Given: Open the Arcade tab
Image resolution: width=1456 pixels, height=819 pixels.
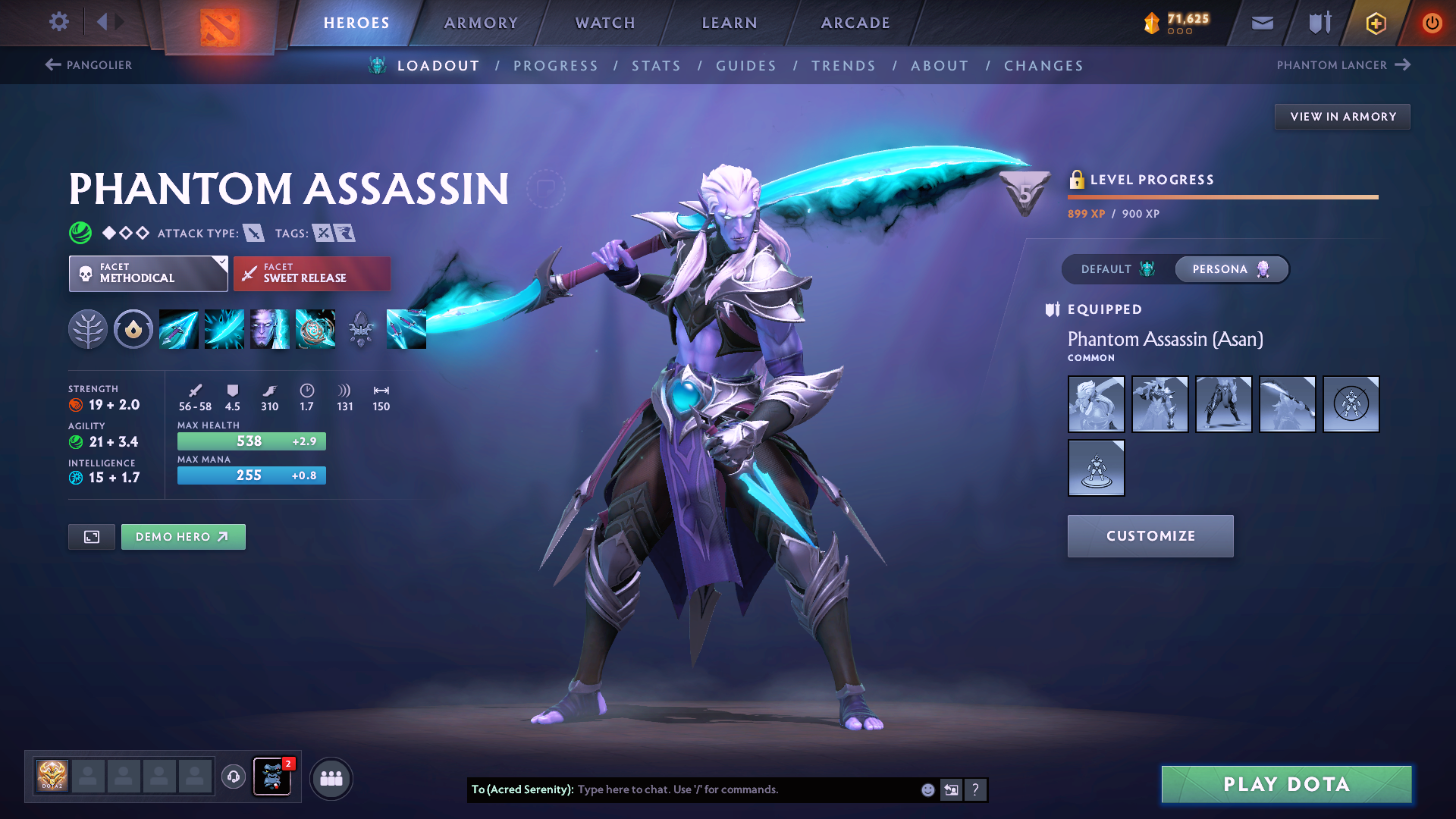Looking at the screenshot, I should 855,23.
